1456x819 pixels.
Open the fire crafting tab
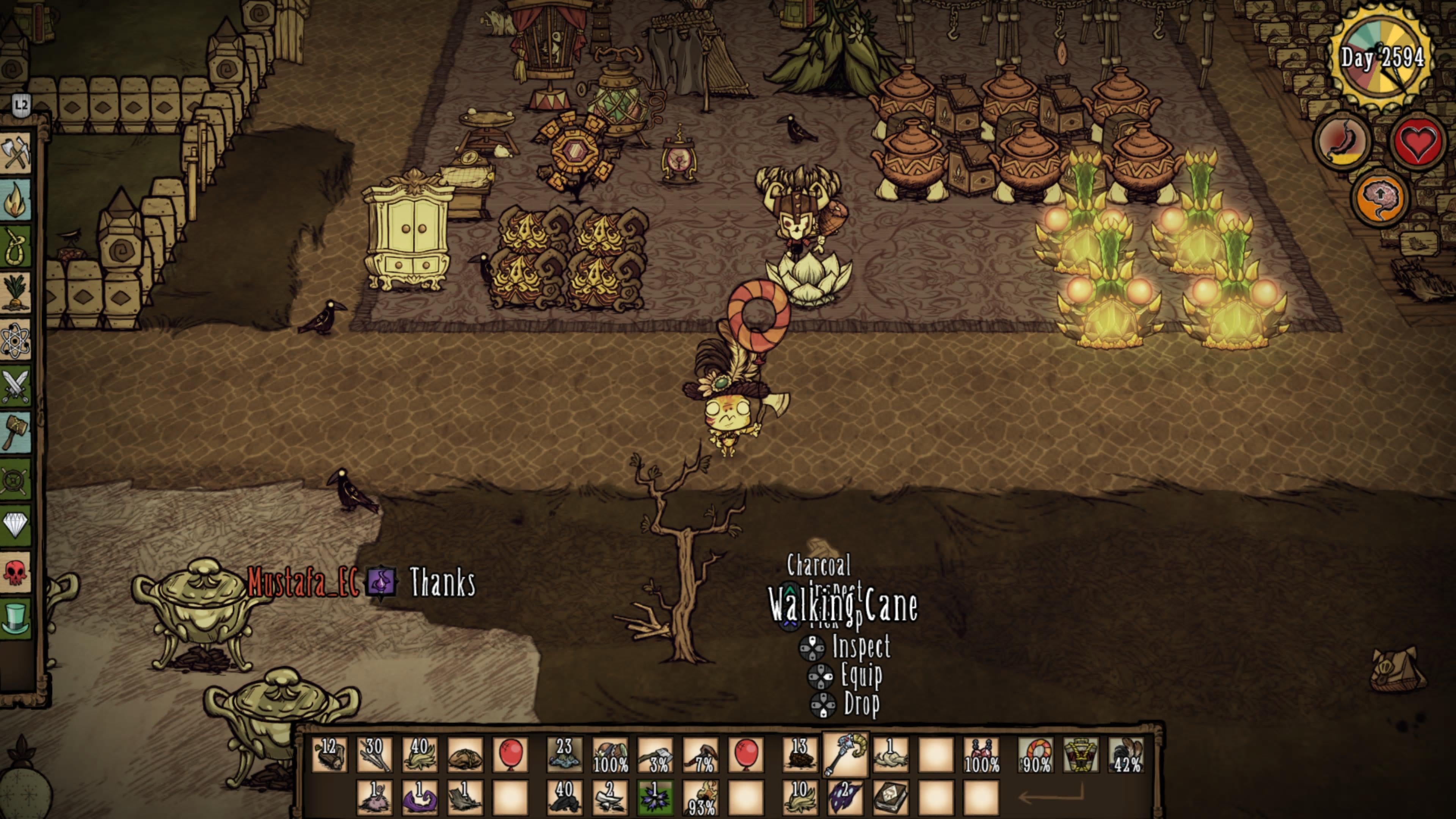pyautogui.click(x=15, y=200)
